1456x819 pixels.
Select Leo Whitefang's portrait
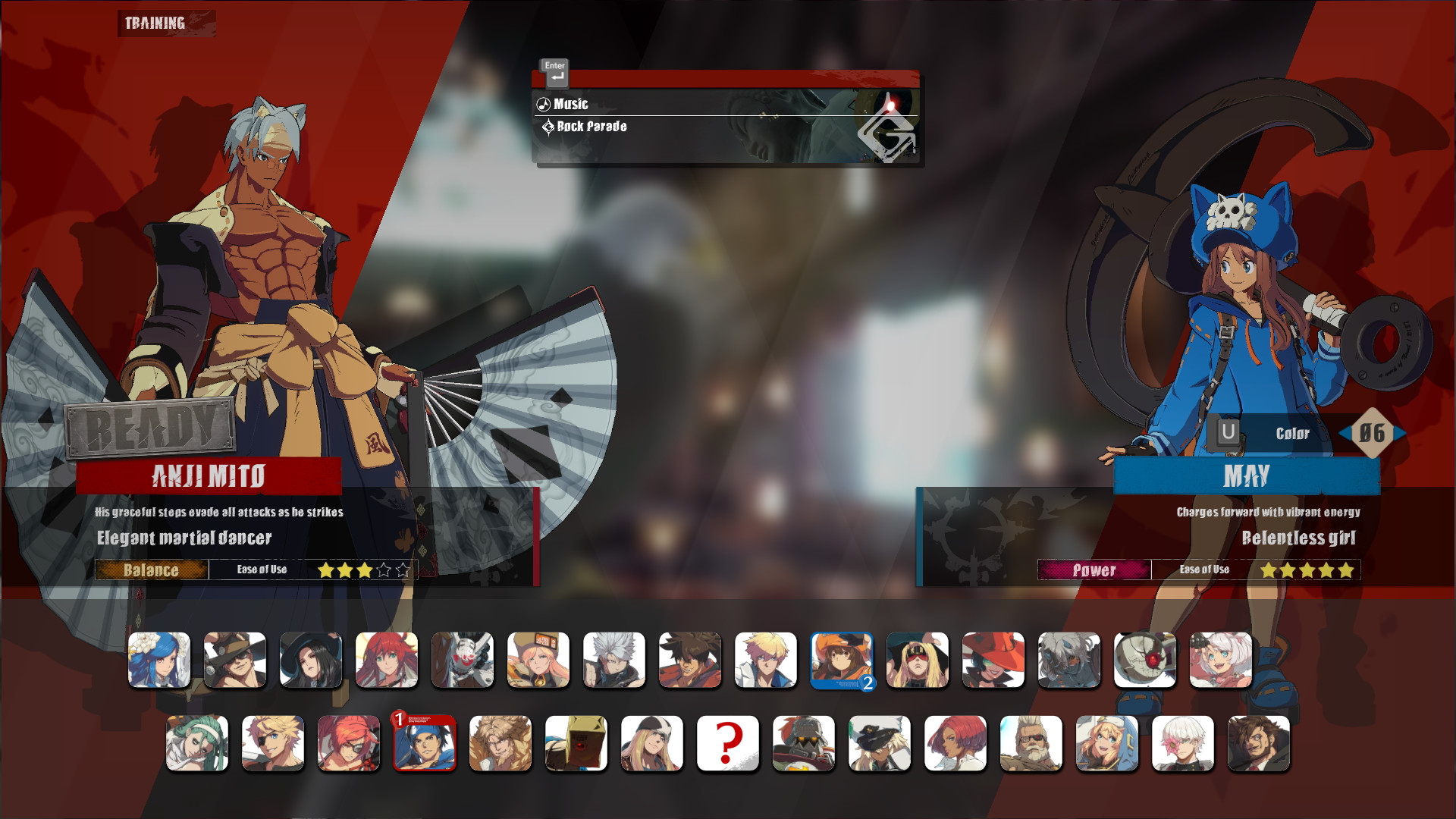(500, 743)
